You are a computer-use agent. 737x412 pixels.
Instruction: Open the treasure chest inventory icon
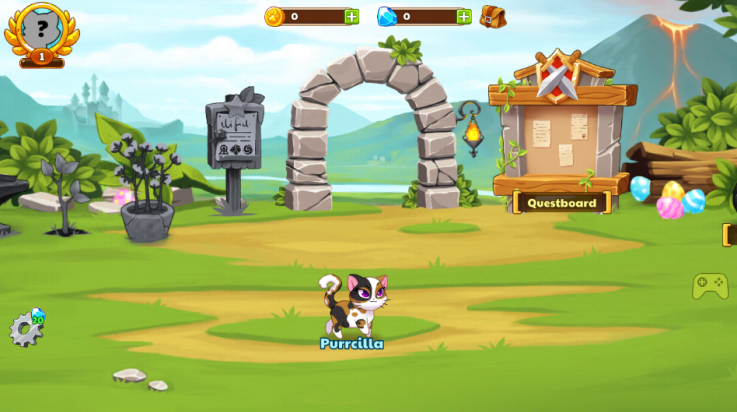(492, 16)
